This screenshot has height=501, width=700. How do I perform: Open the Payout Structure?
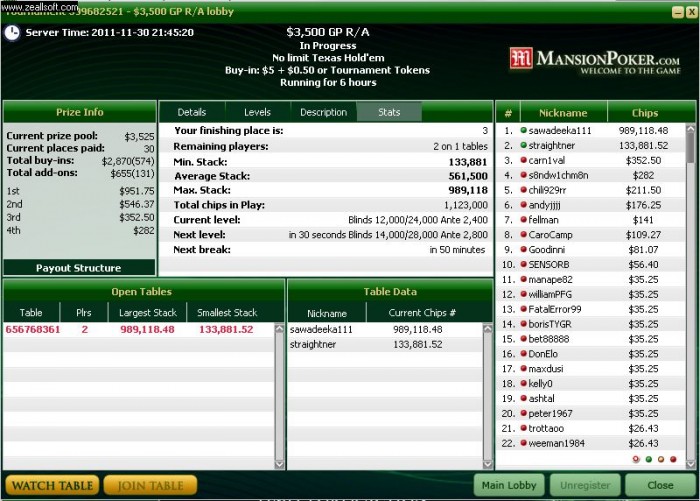[x=78, y=268]
